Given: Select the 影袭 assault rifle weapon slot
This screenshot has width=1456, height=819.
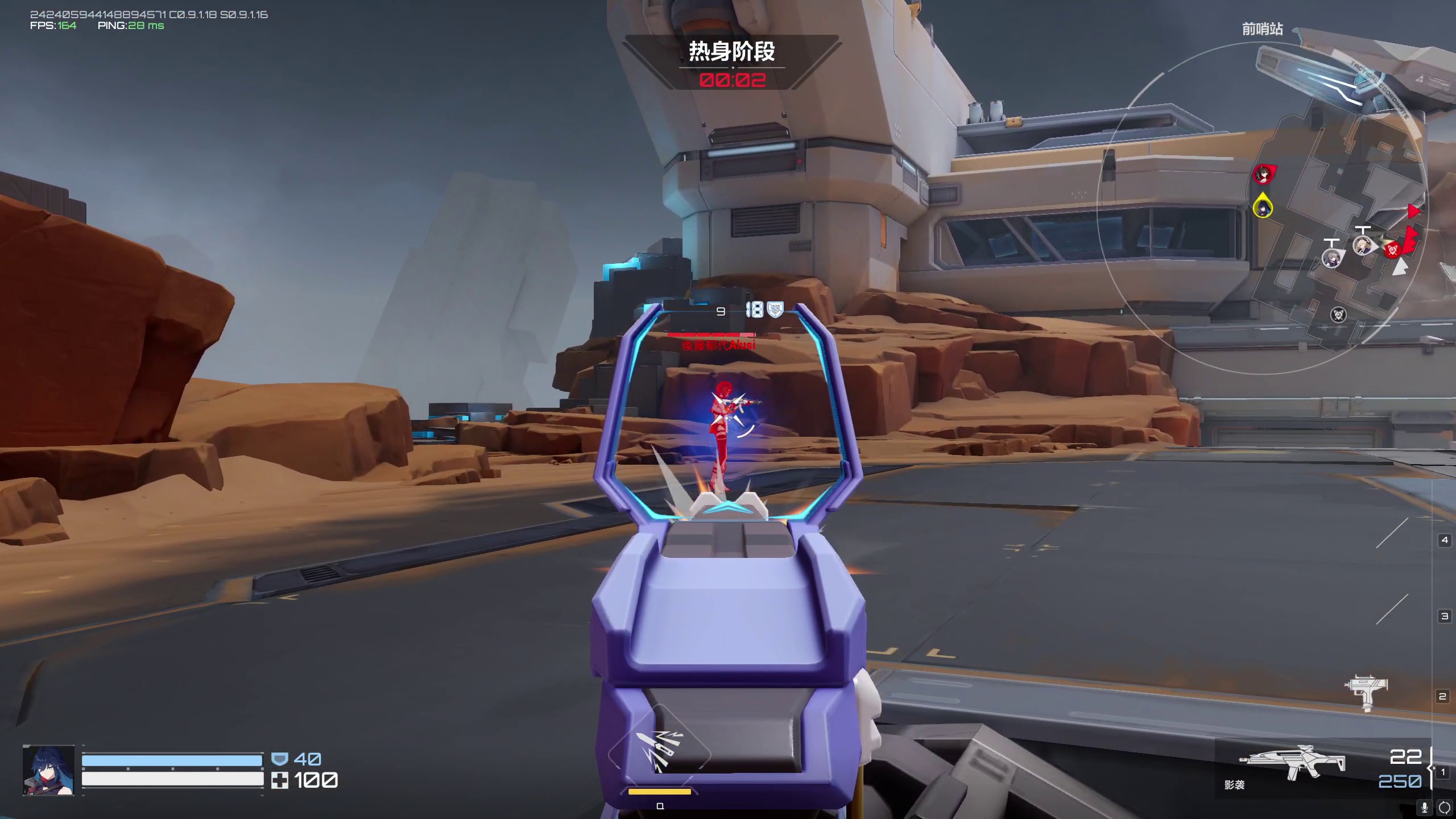Looking at the screenshot, I should click(1292, 762).
